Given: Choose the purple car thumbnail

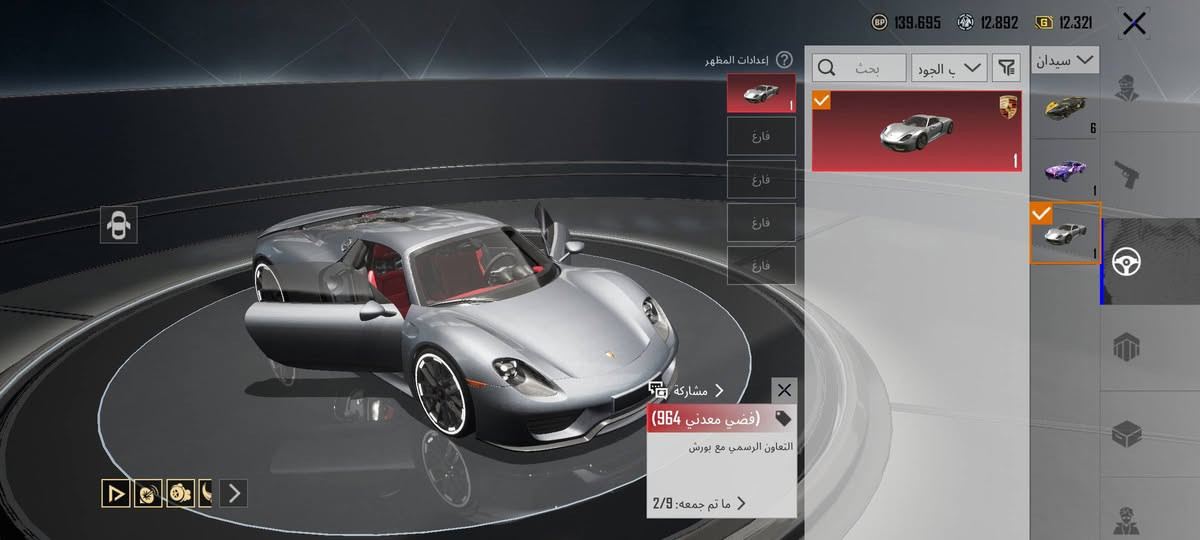Looking at the screenshot, I should point(1066,170).
